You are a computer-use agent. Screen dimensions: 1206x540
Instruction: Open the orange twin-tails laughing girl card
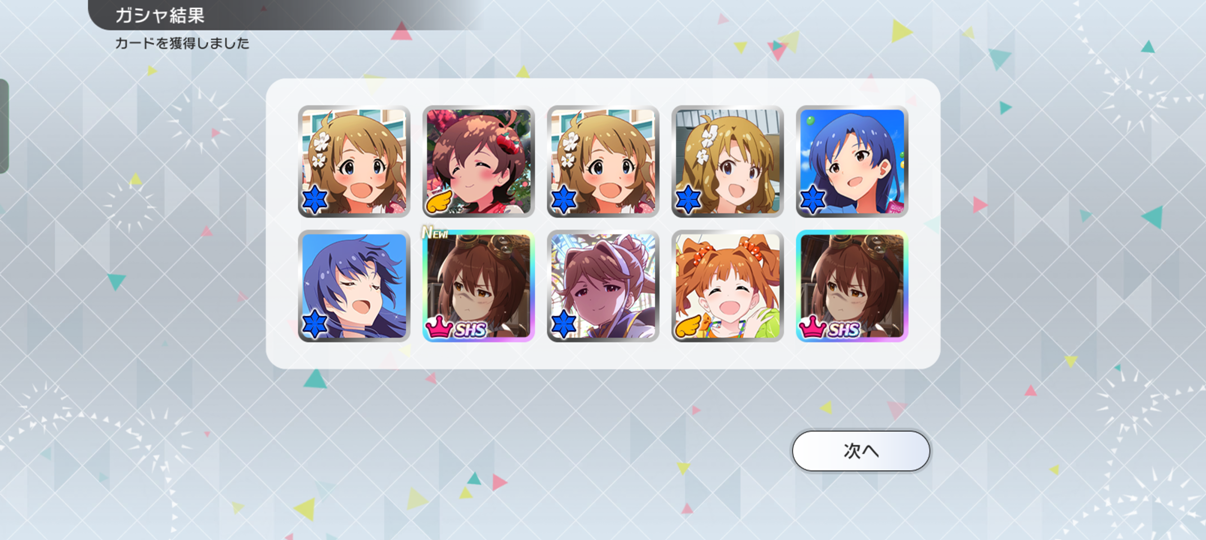(x=727, y=287)
